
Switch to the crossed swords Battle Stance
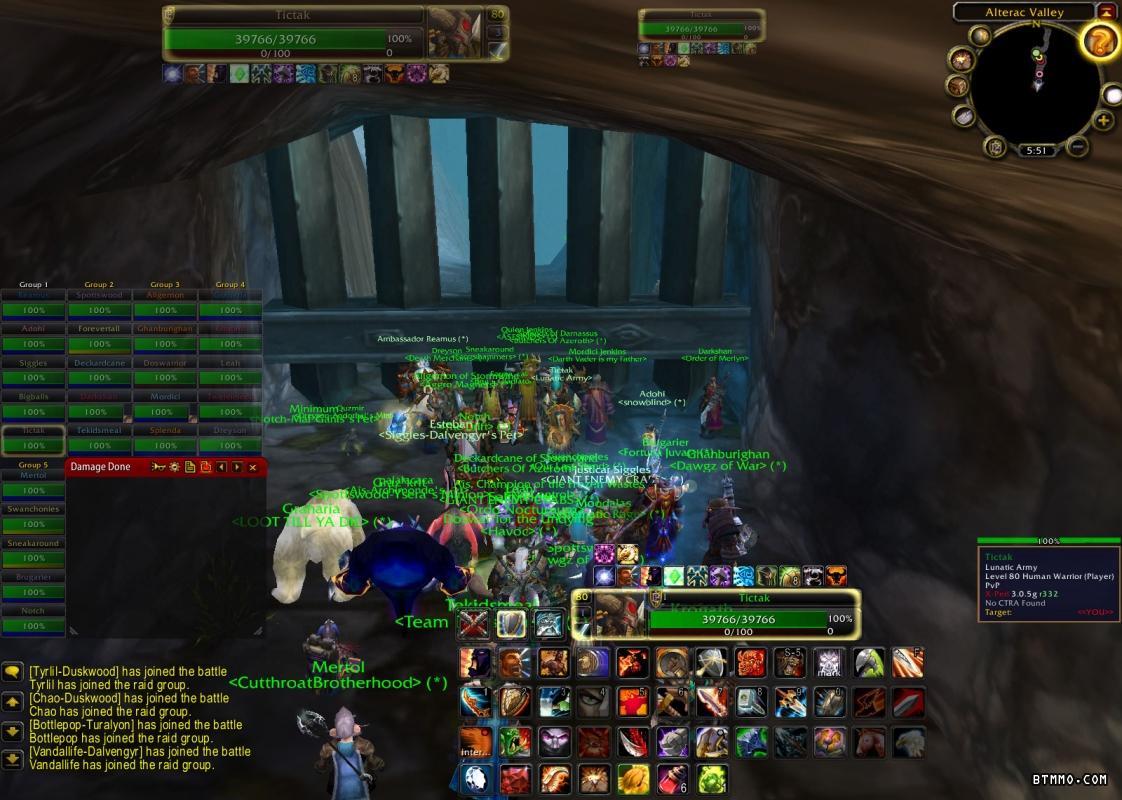point(474,624)
